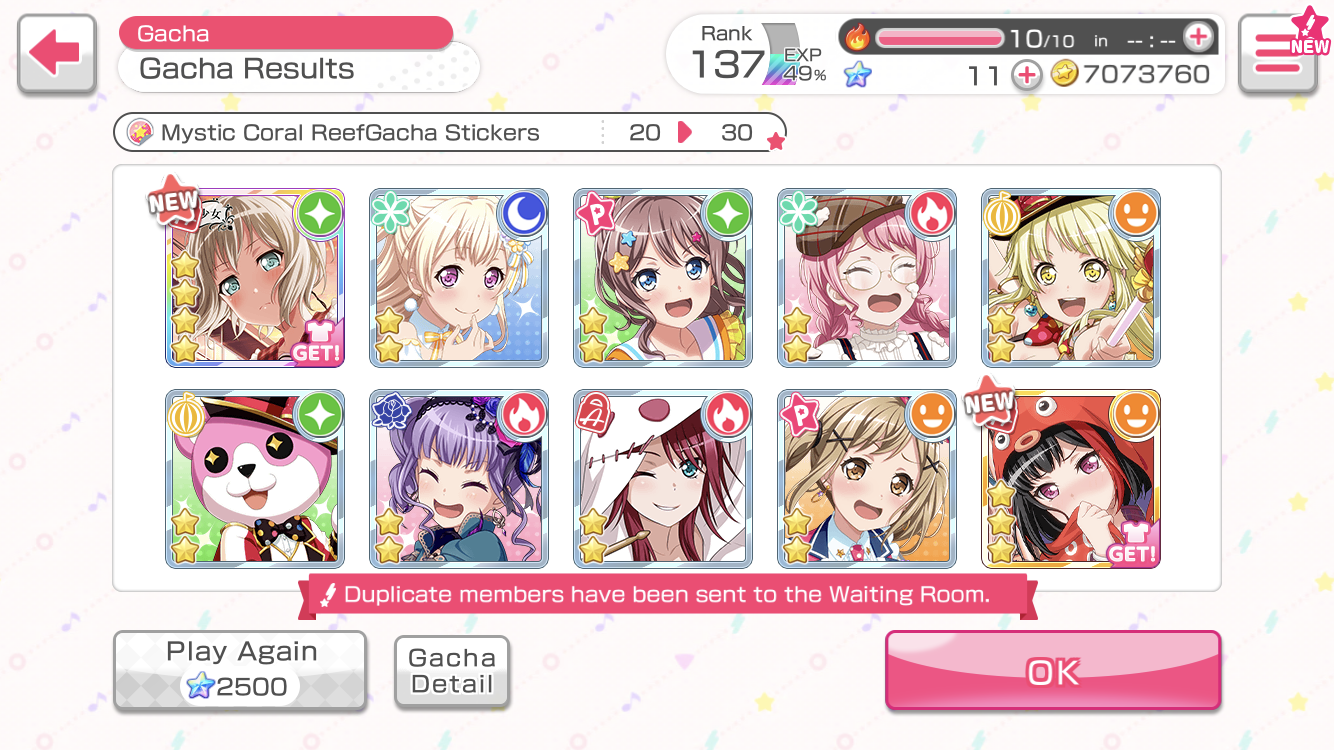The image size is (1334, 750).
Task: Open Gacha Detail
Action: [452, 671]
